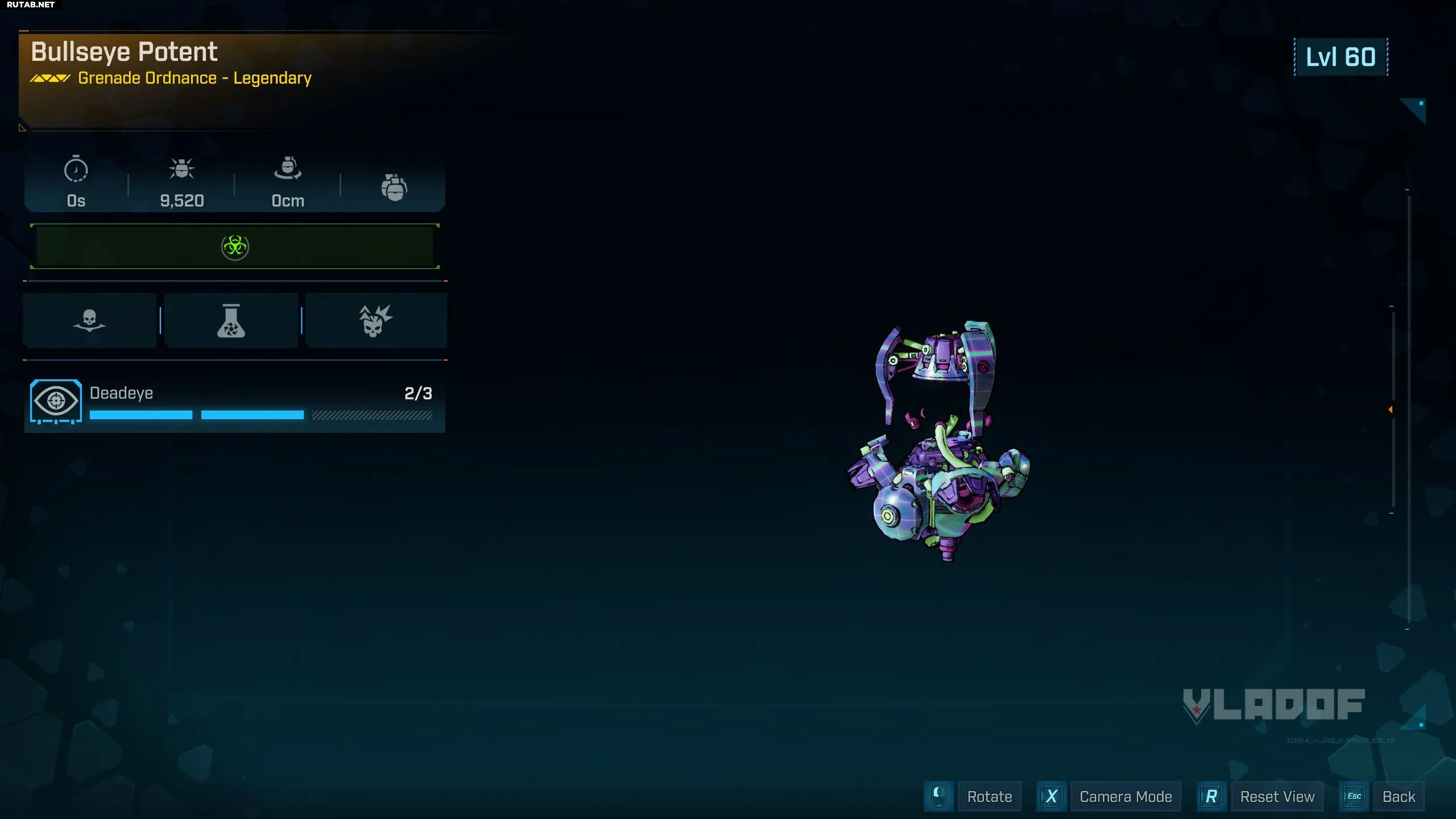Select the chemical flask perk icon
The height and width of the screenshot is (819, 1456).
pyautogui.click(x=231, y=321)
